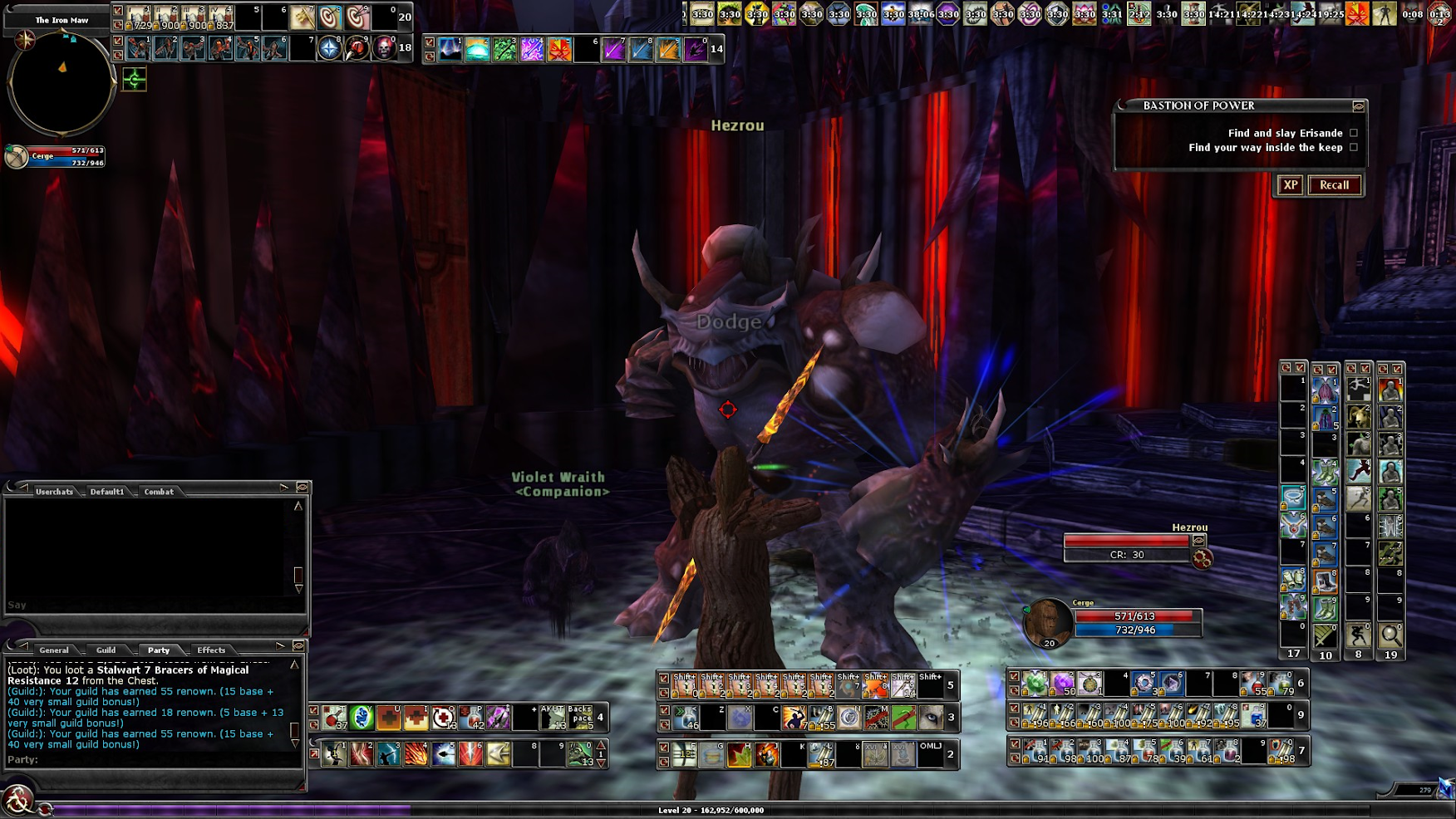
Task: Select the magnifying glass search skill
Action: 1390,635
